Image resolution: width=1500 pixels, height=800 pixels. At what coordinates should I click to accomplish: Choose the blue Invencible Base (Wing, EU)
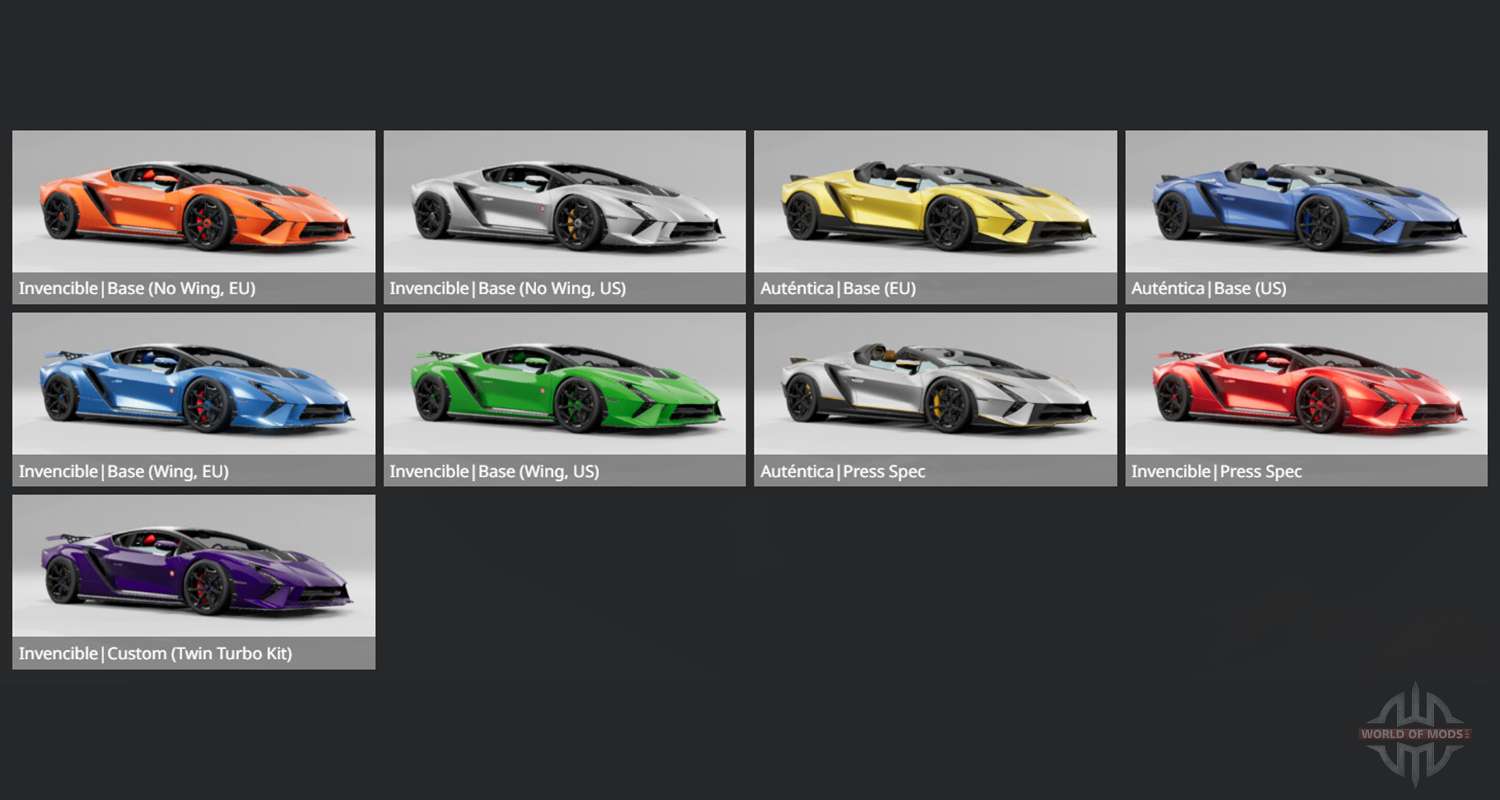click(x=194, y=398)
